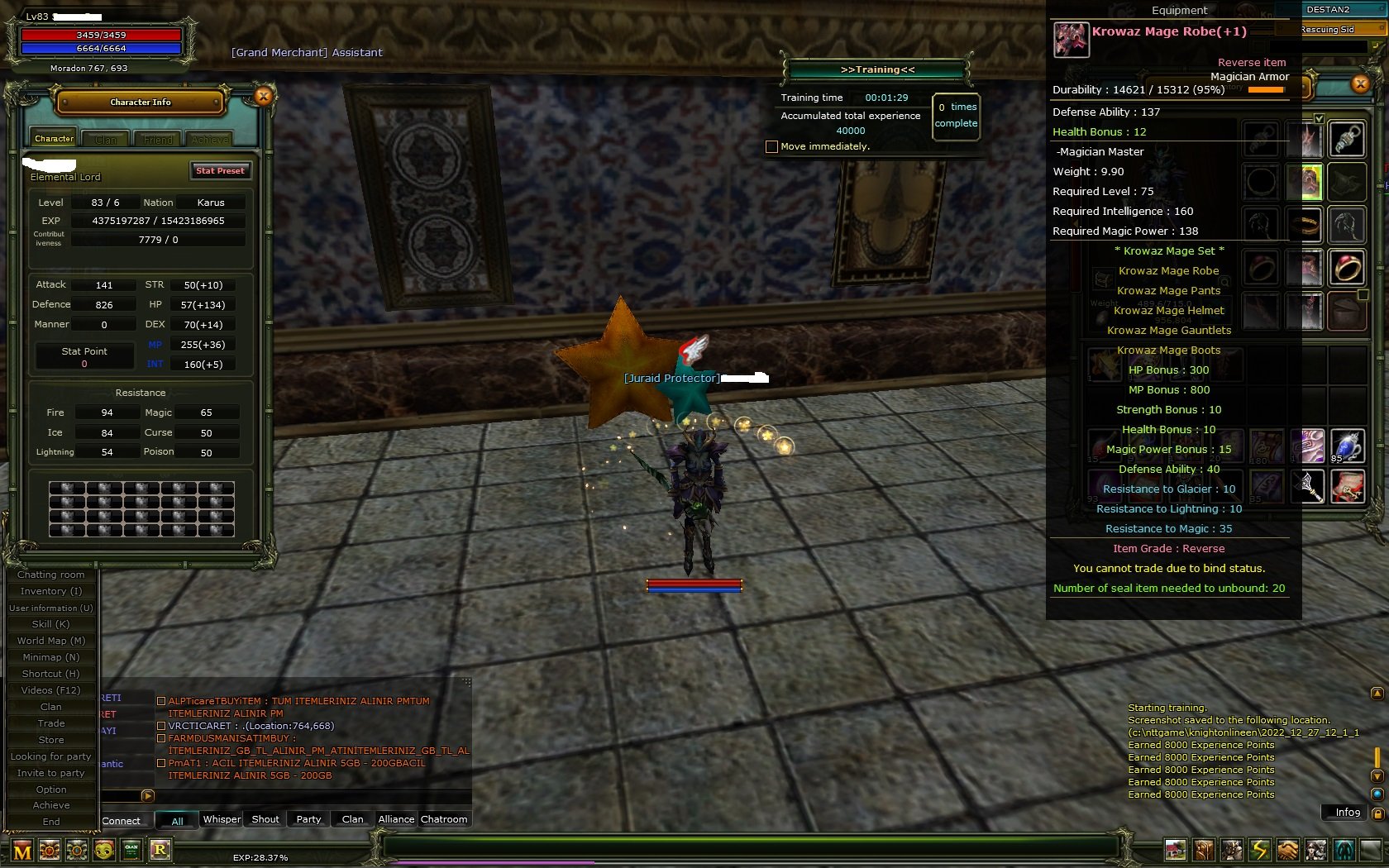
Task: Switch to the Friend tab
Action: (158, 140)
